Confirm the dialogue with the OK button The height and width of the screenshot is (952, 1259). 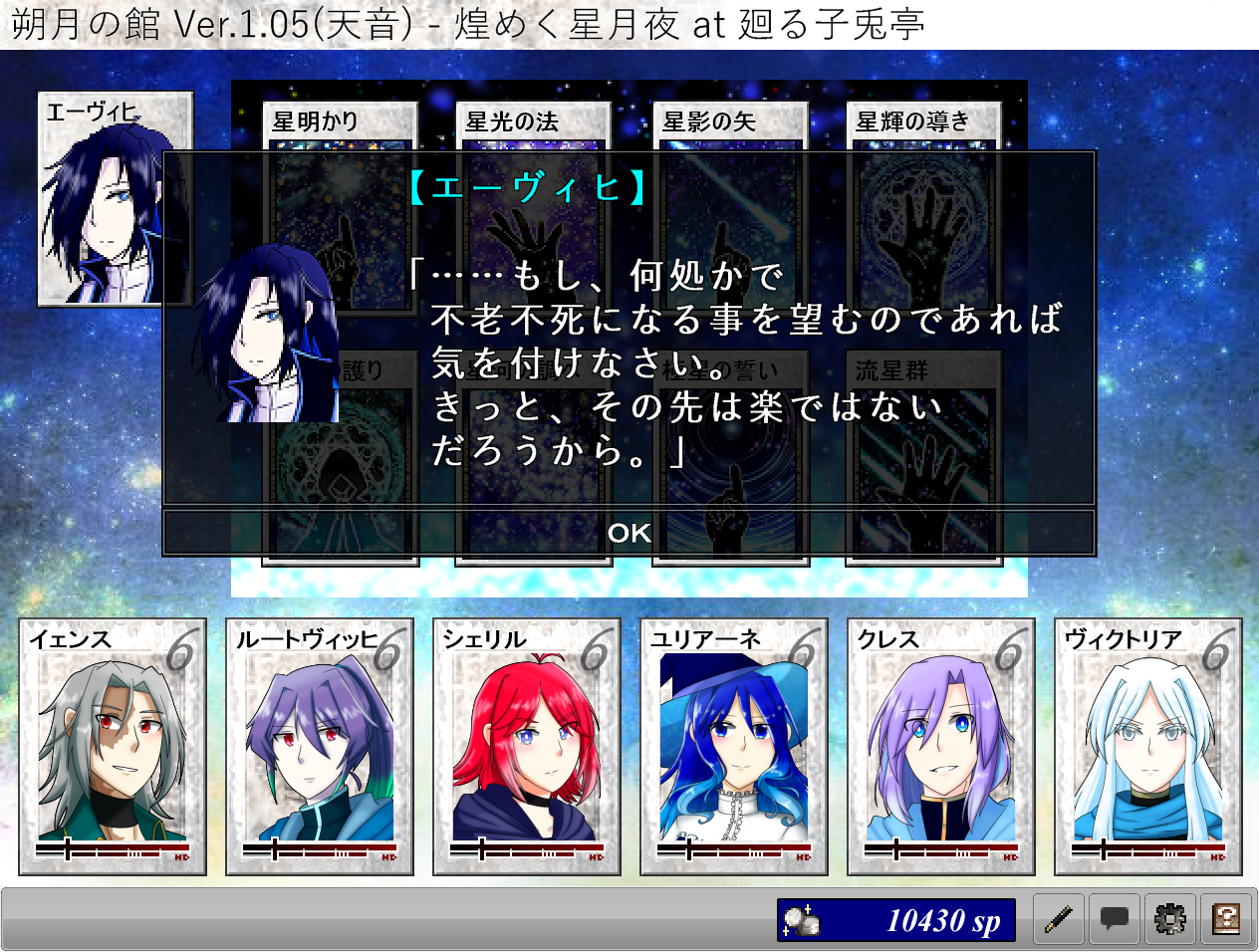[629, 533]
